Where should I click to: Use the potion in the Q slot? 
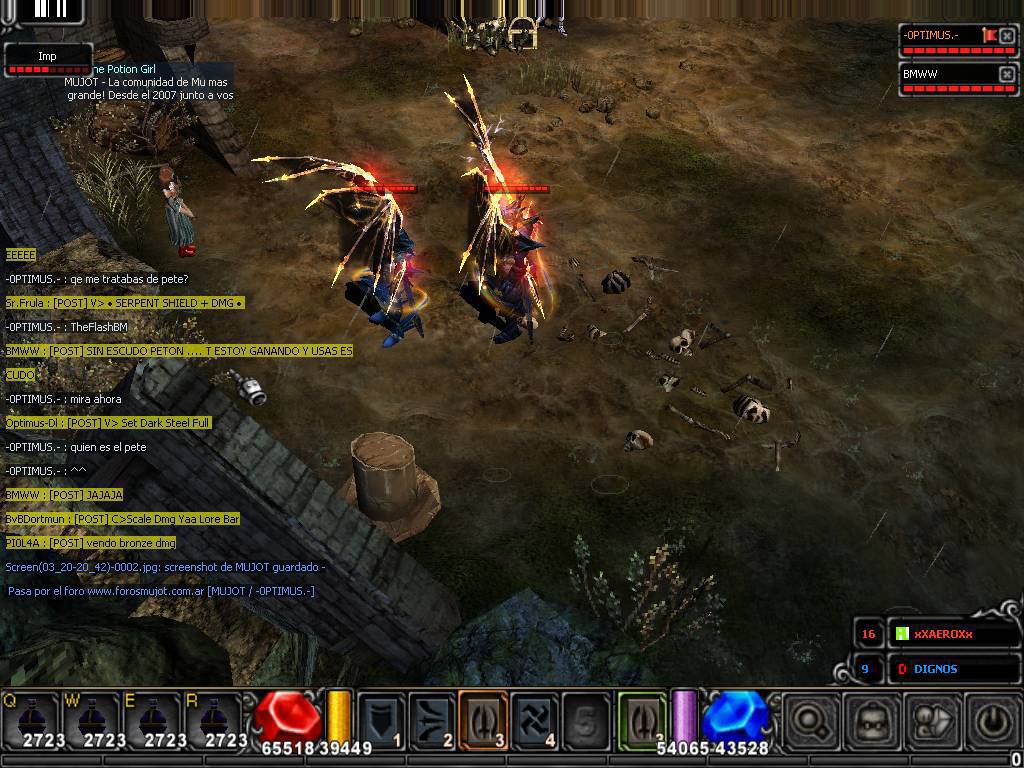pos(33,719)
